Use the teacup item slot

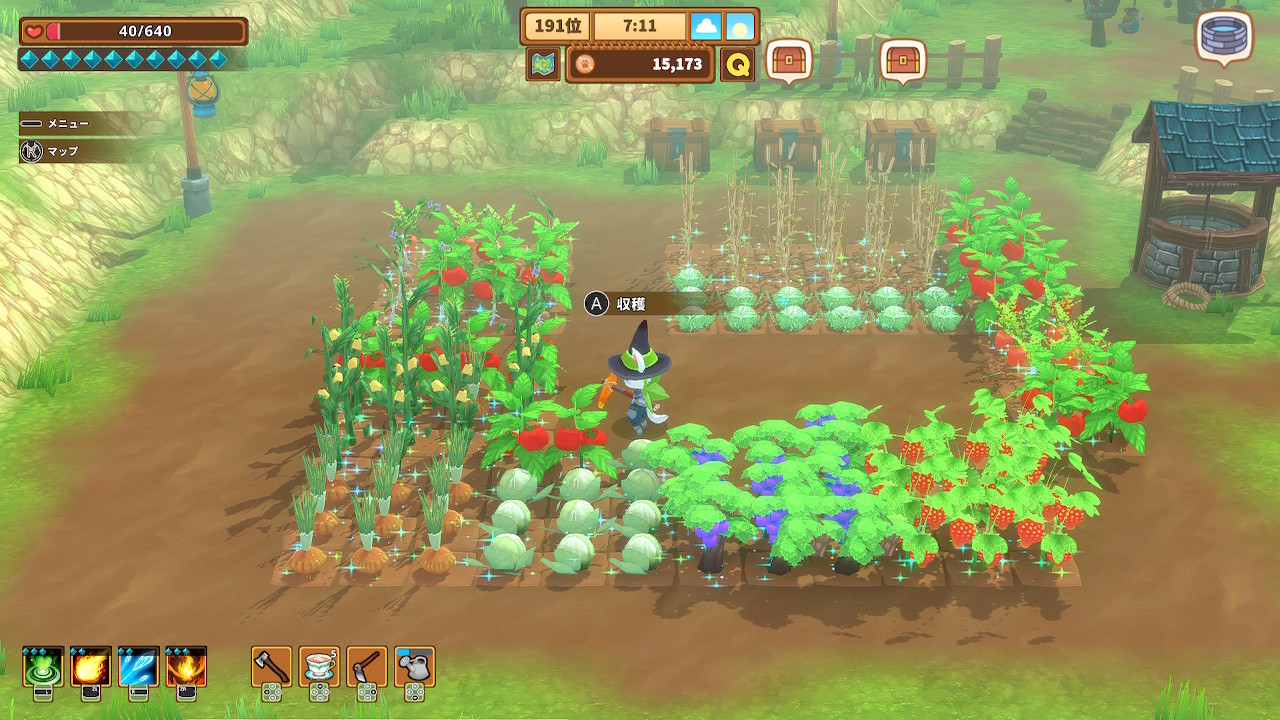319,667
